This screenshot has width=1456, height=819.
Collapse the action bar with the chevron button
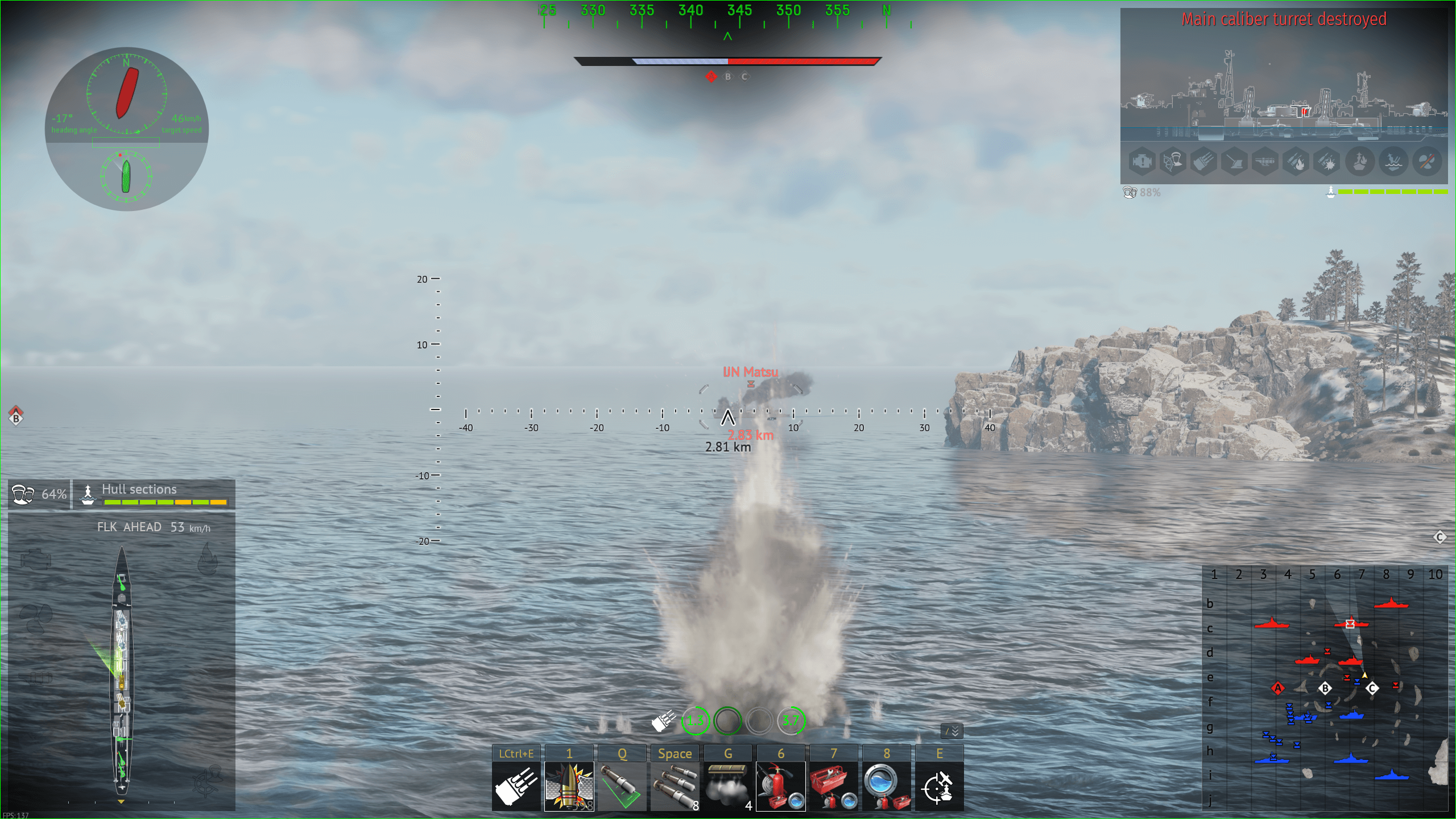[x=952, y=731]
